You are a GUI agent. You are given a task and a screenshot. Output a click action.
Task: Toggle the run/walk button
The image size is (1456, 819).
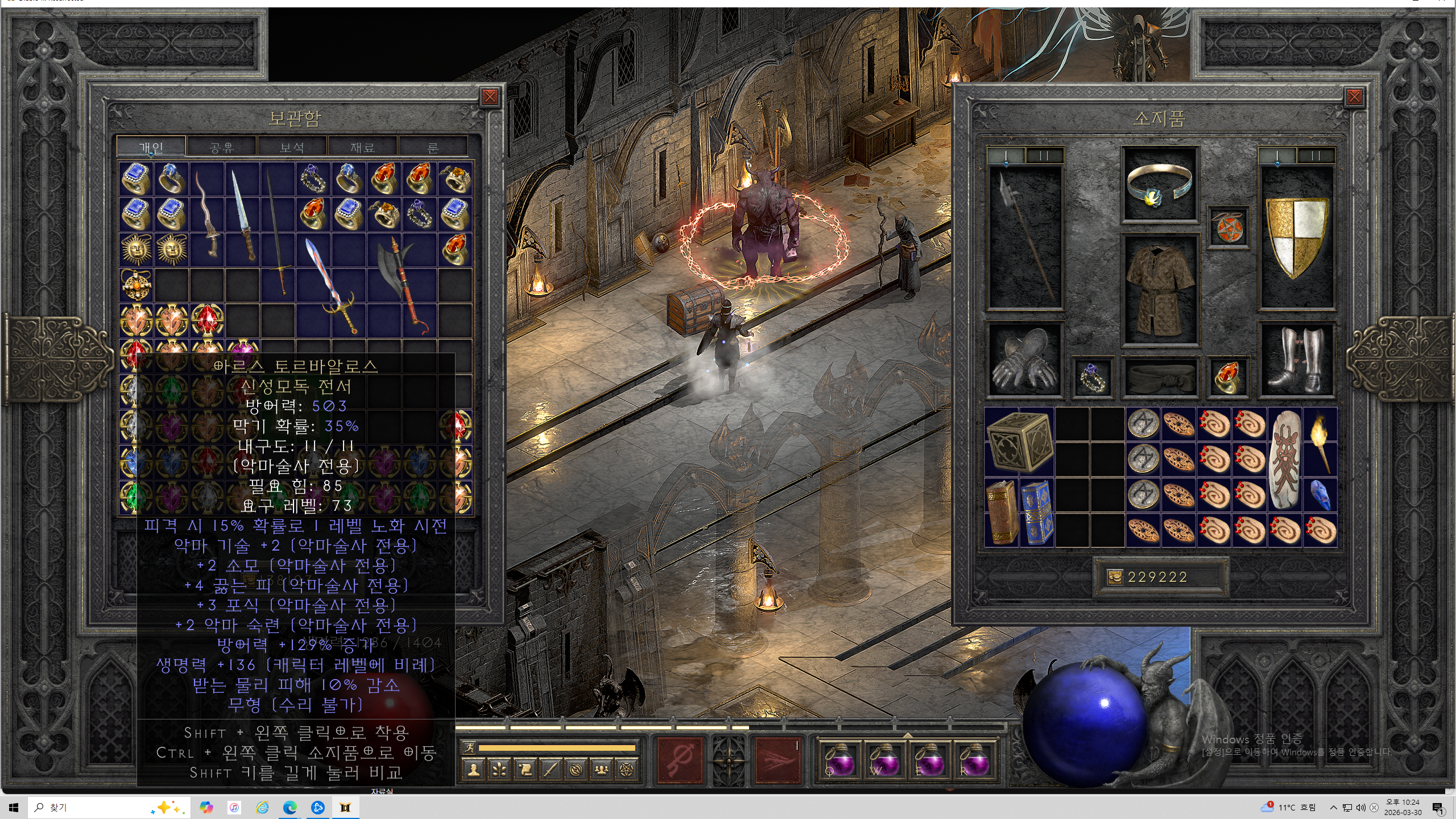[469, 748]
